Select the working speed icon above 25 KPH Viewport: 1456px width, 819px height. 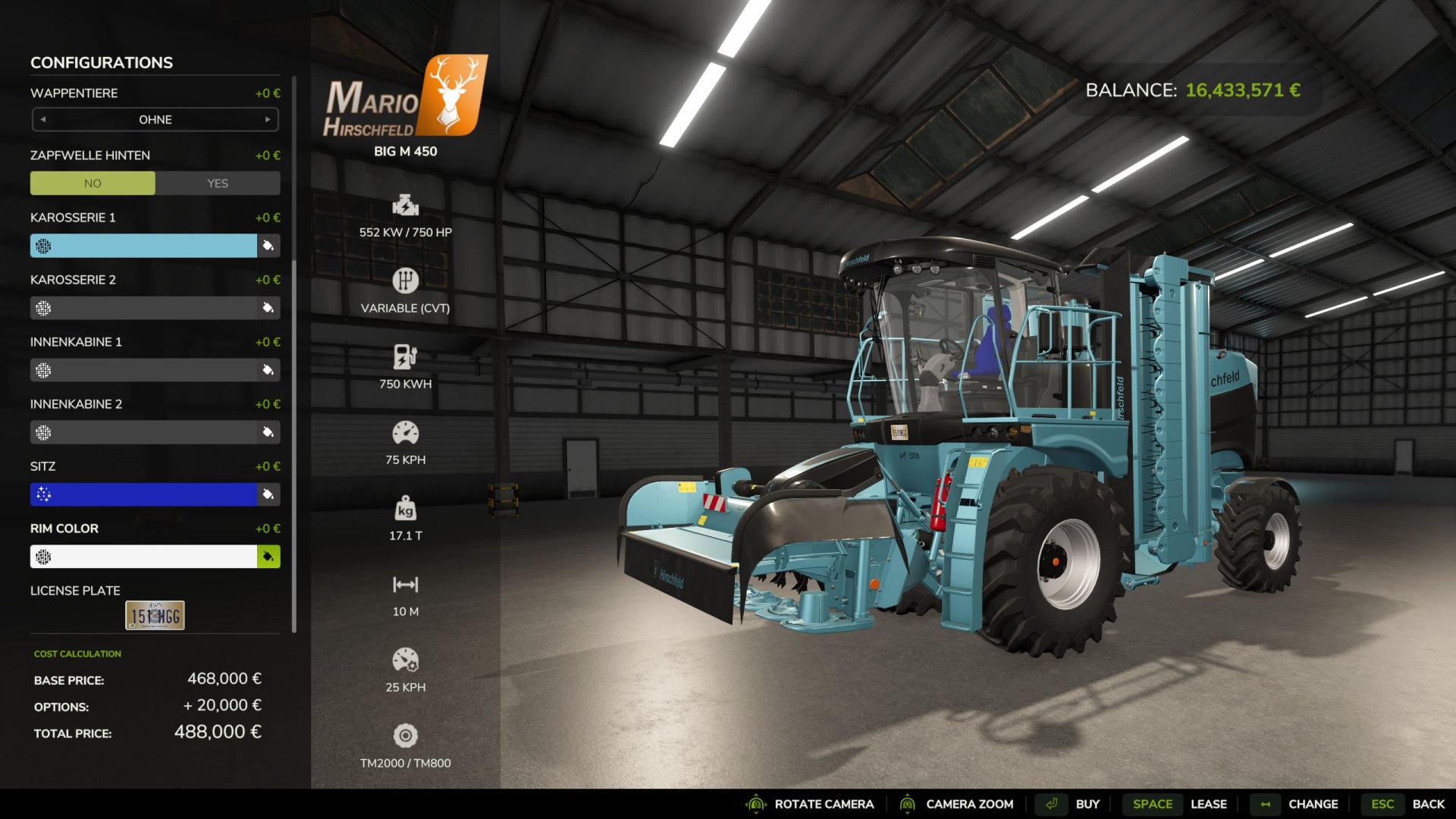pos(406,661)
